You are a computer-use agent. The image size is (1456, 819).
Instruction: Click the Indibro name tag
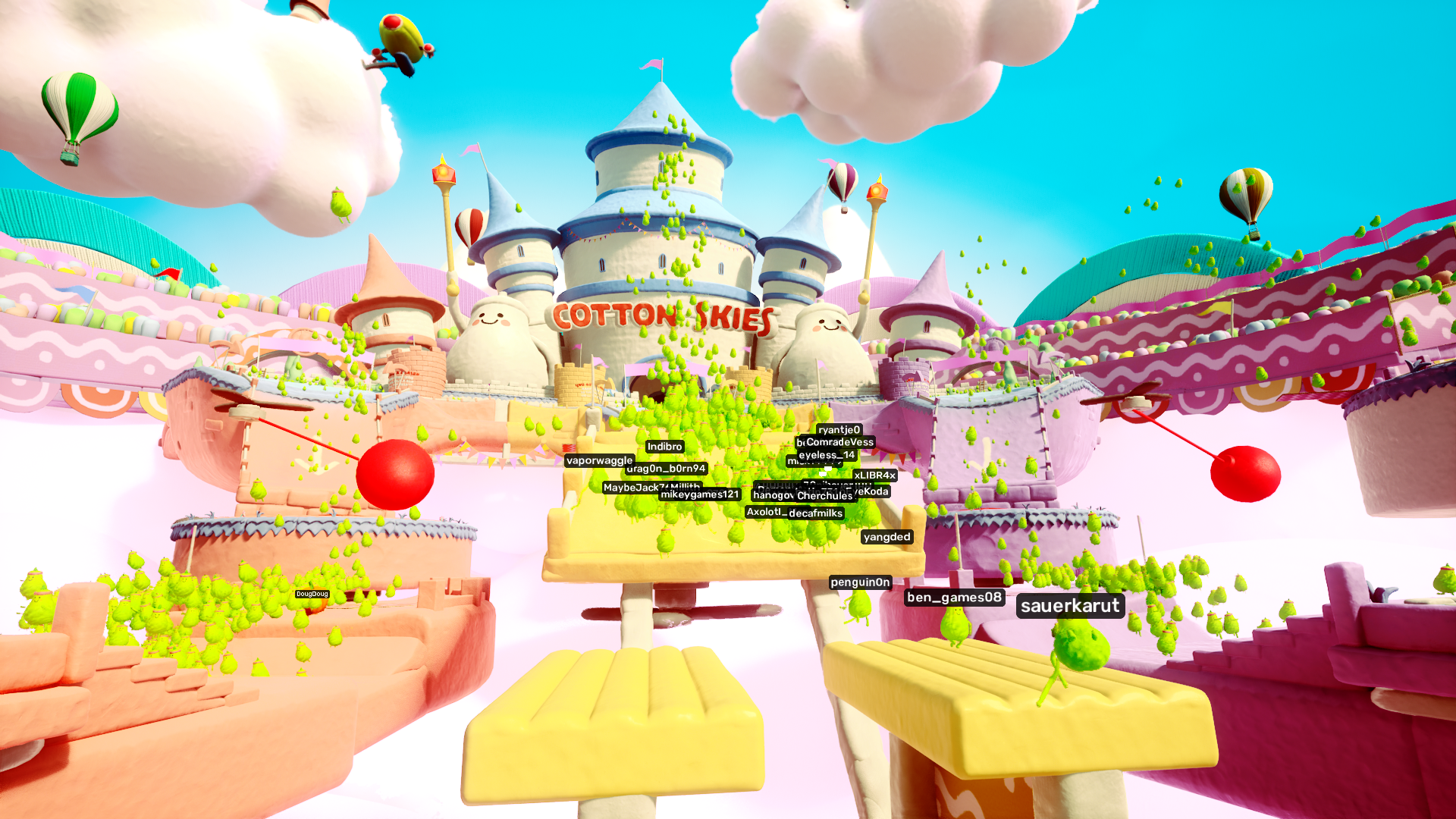click(x=663, y=447)
